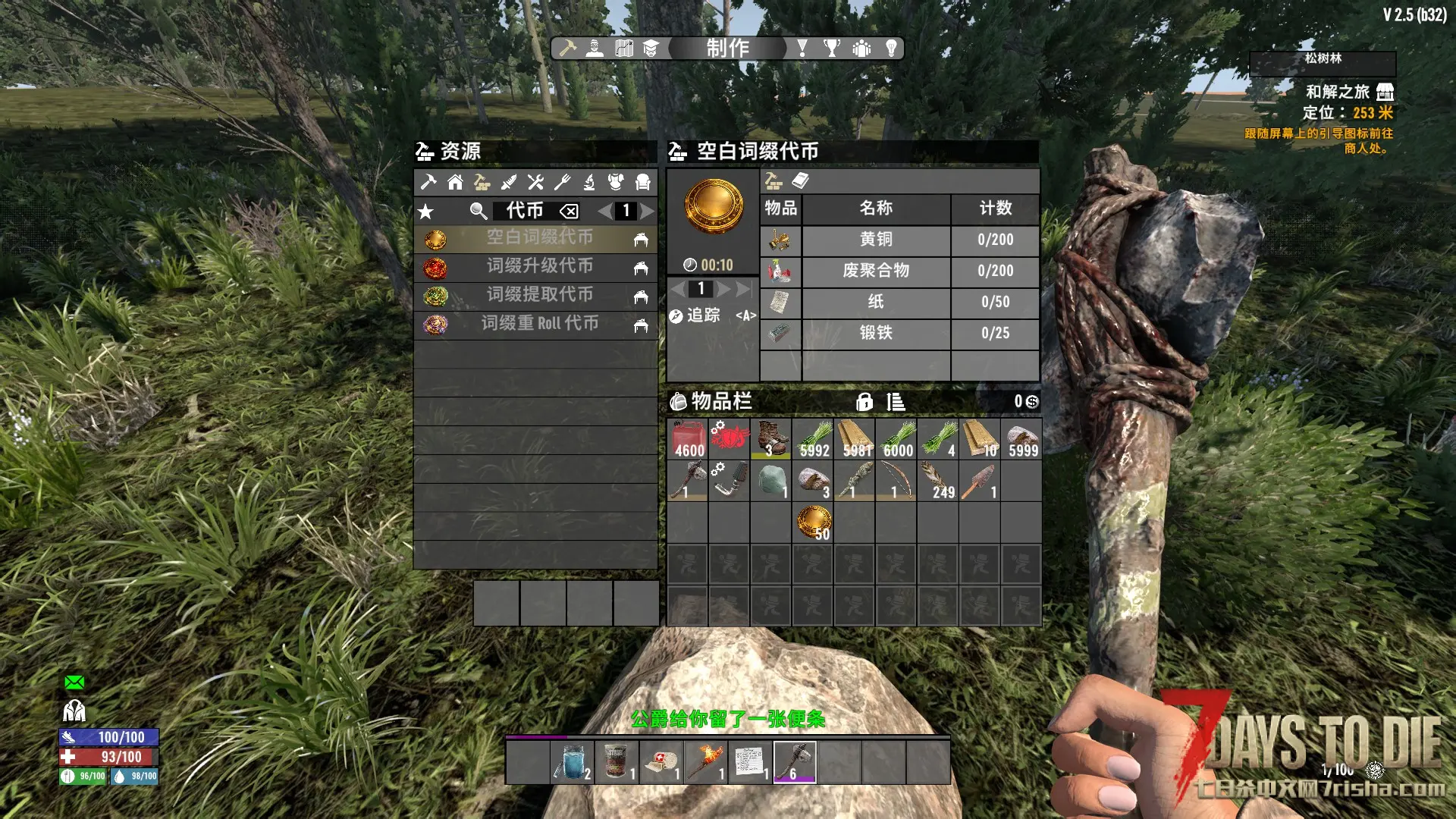Filter recipes by the house building category
The height and width of the screenshot is (819, 1456).
[x=455, y=182]
